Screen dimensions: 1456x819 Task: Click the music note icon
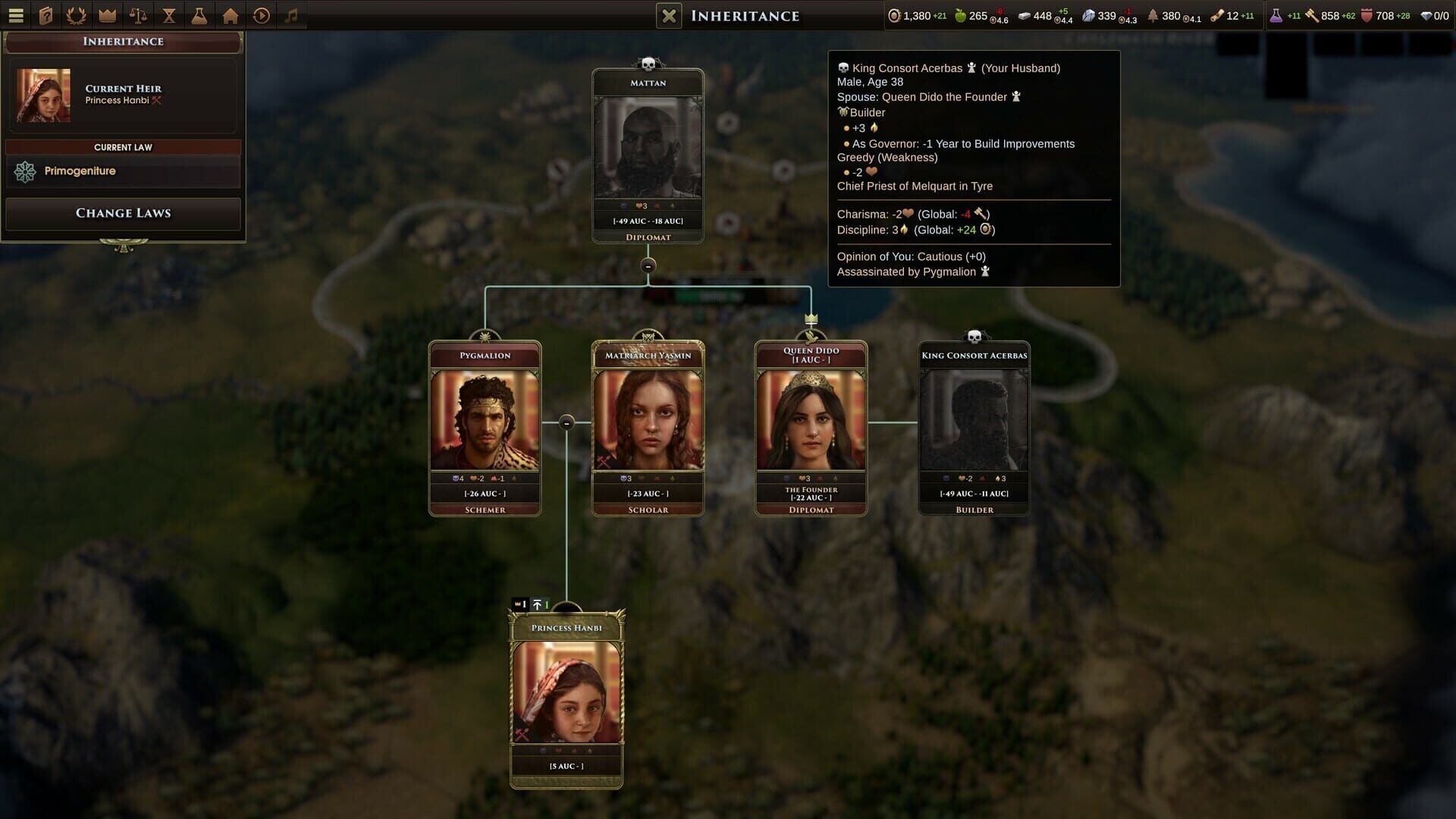point(291,14)
